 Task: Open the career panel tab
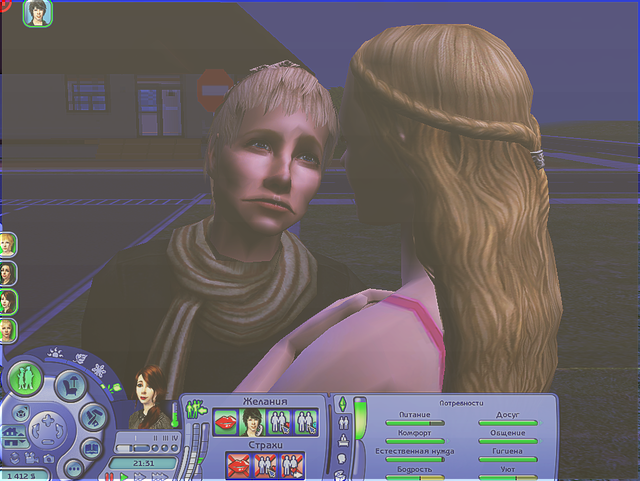(341, 440)
